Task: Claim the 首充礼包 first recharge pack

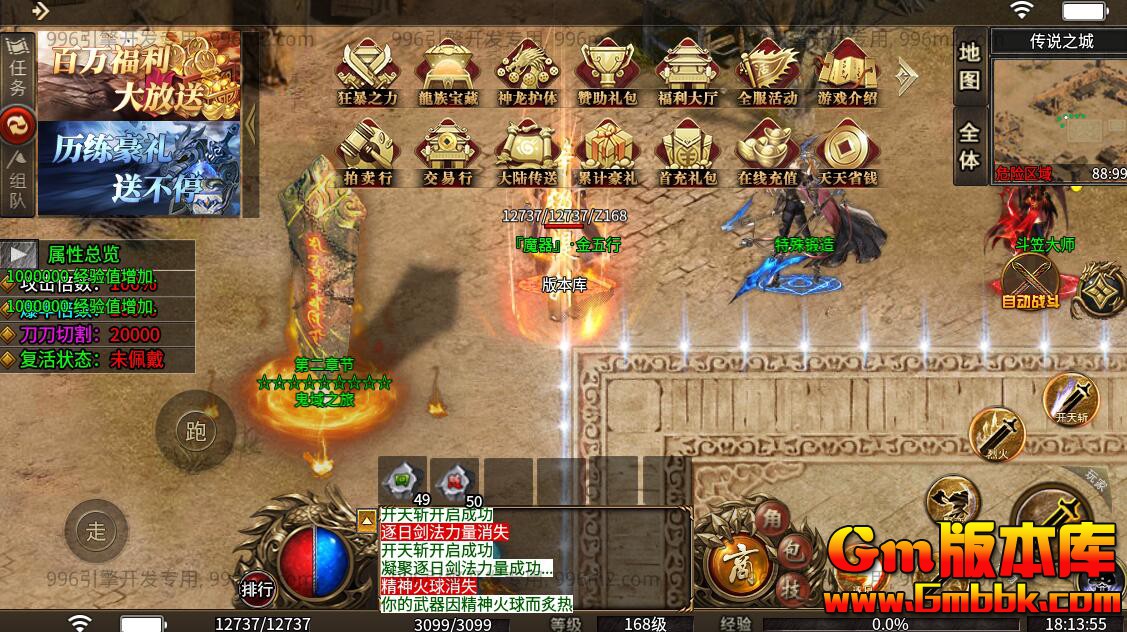Action: (x=687, y=150)
